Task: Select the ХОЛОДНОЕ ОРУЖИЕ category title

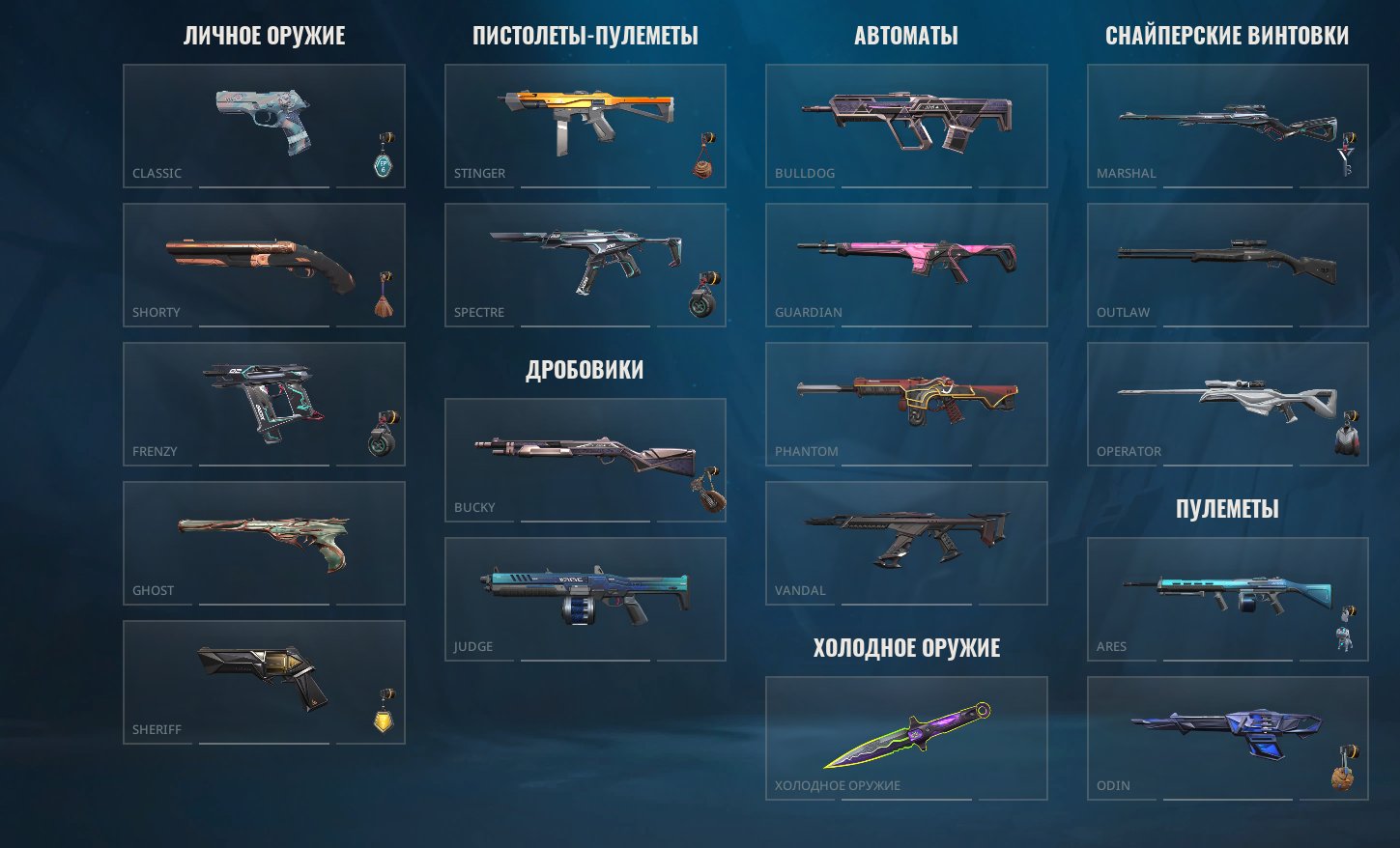Action: [906, 647]
